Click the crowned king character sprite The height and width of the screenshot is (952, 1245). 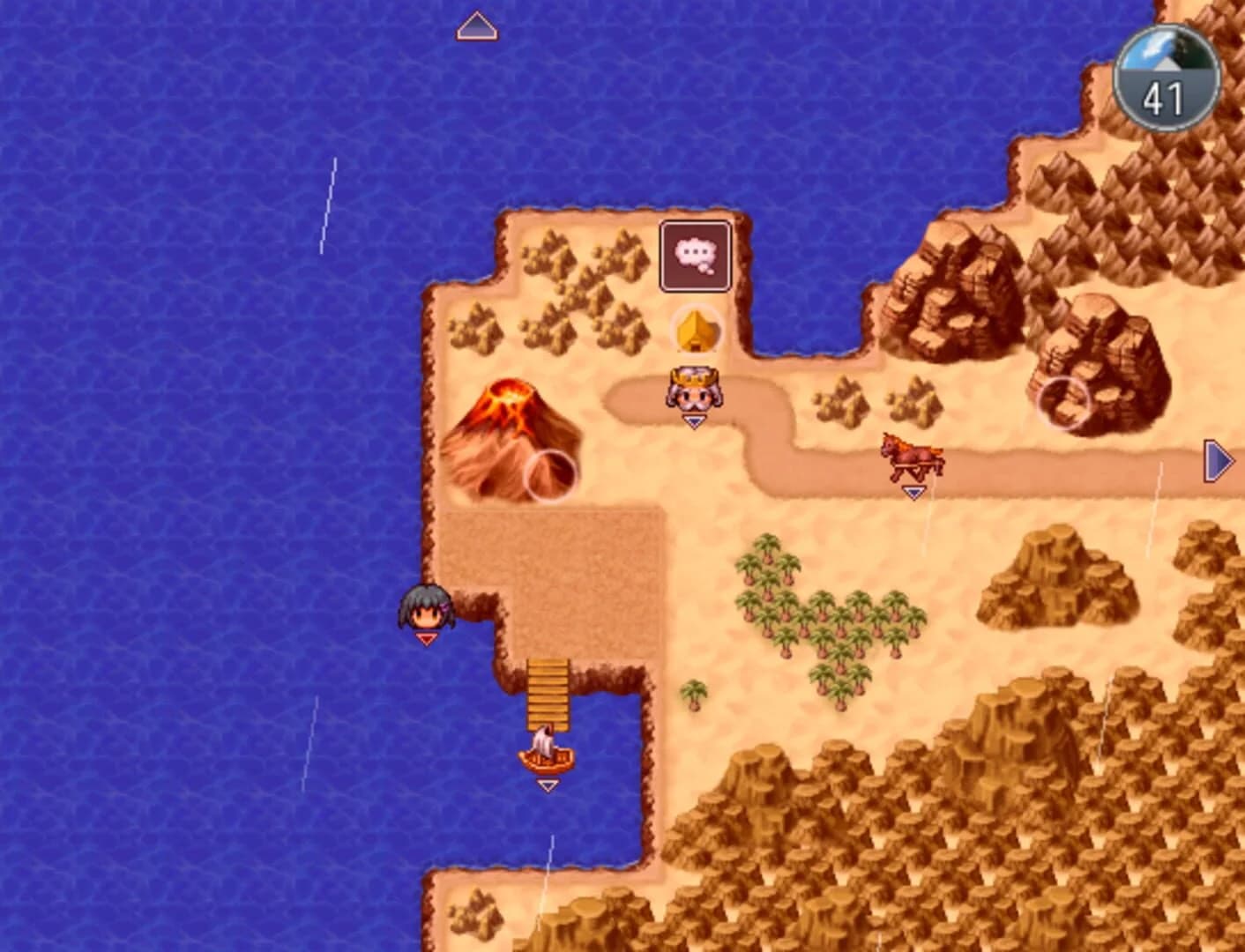coord(694,390)
